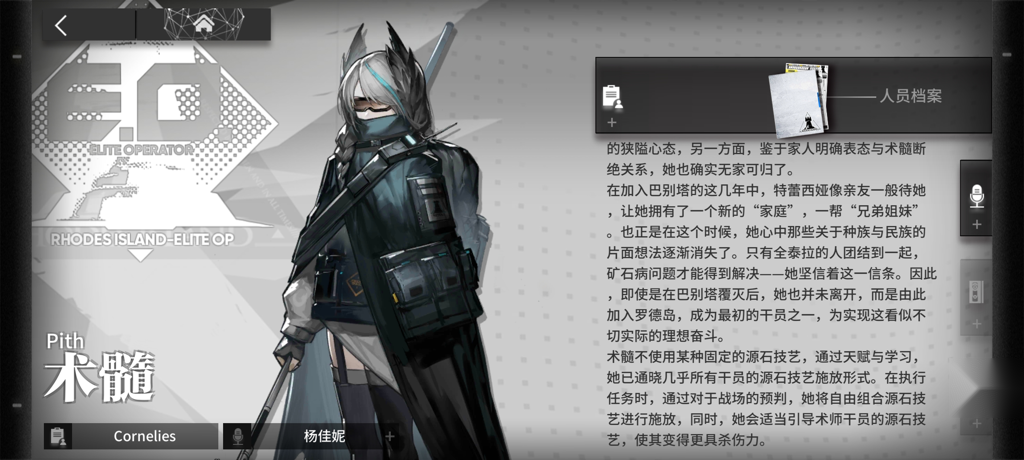Select the faded cassette tape tab
Screen dimensions: 1024x460
[x=977, y=296]
